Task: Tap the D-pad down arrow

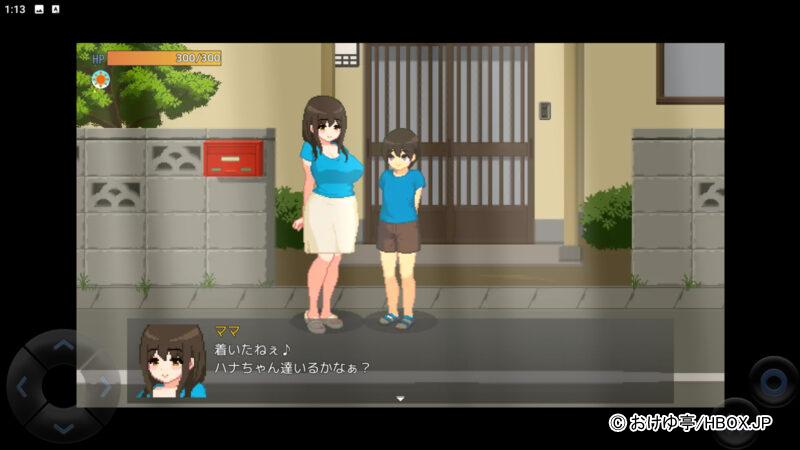Action: pos(63,427)
